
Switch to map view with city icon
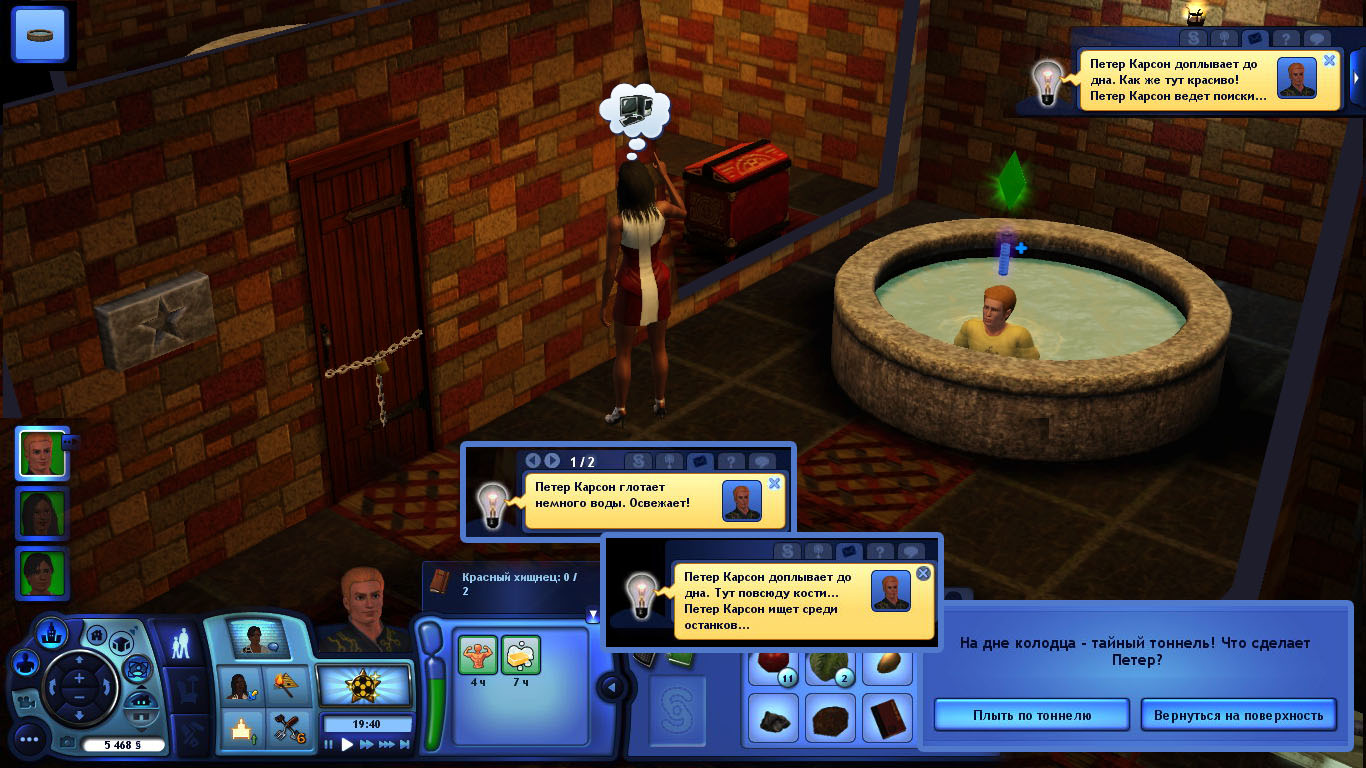coord(52,631)
